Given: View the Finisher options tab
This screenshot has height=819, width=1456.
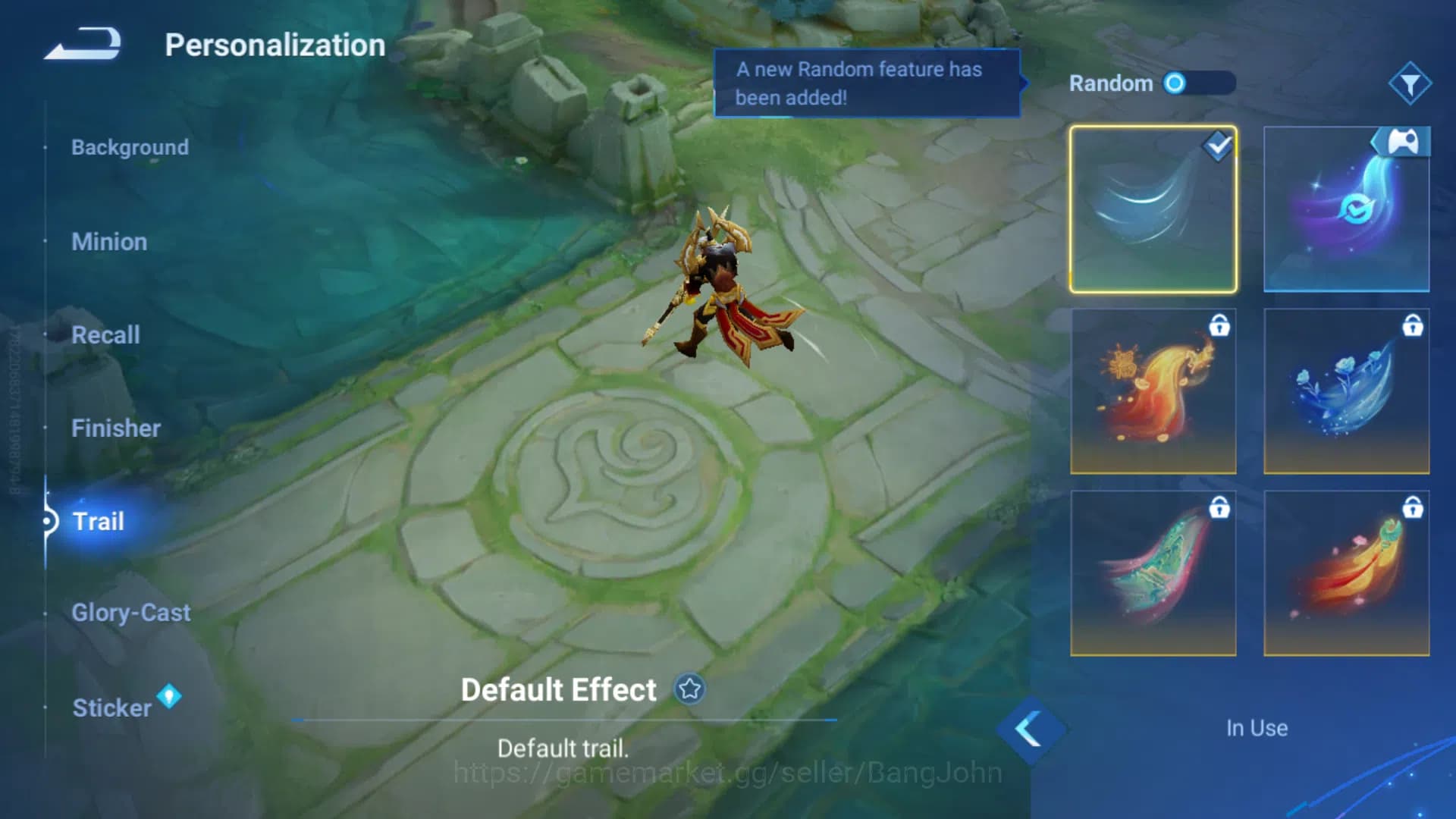Looking at the screenshot, I should (x=116, y=428).
